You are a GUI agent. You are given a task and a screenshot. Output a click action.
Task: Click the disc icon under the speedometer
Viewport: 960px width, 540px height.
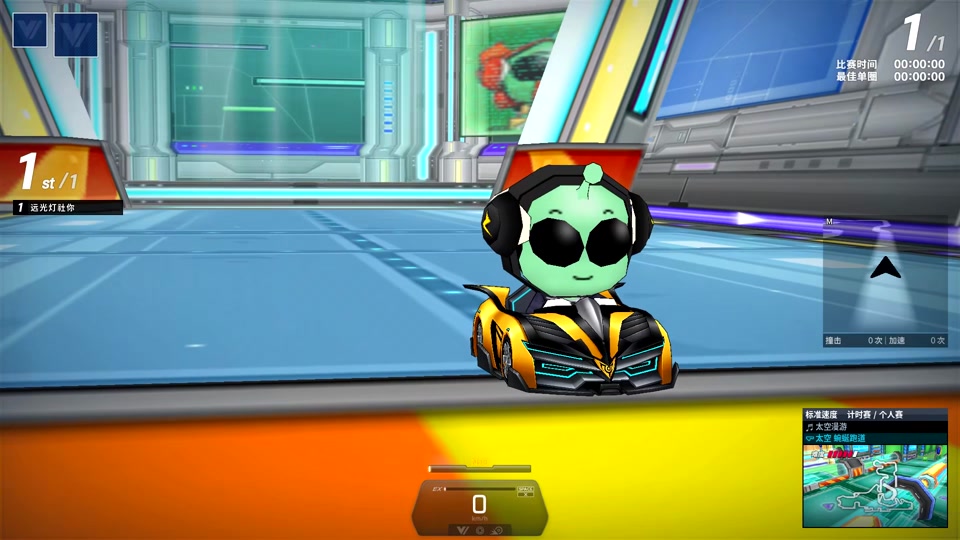pos(480,529)
